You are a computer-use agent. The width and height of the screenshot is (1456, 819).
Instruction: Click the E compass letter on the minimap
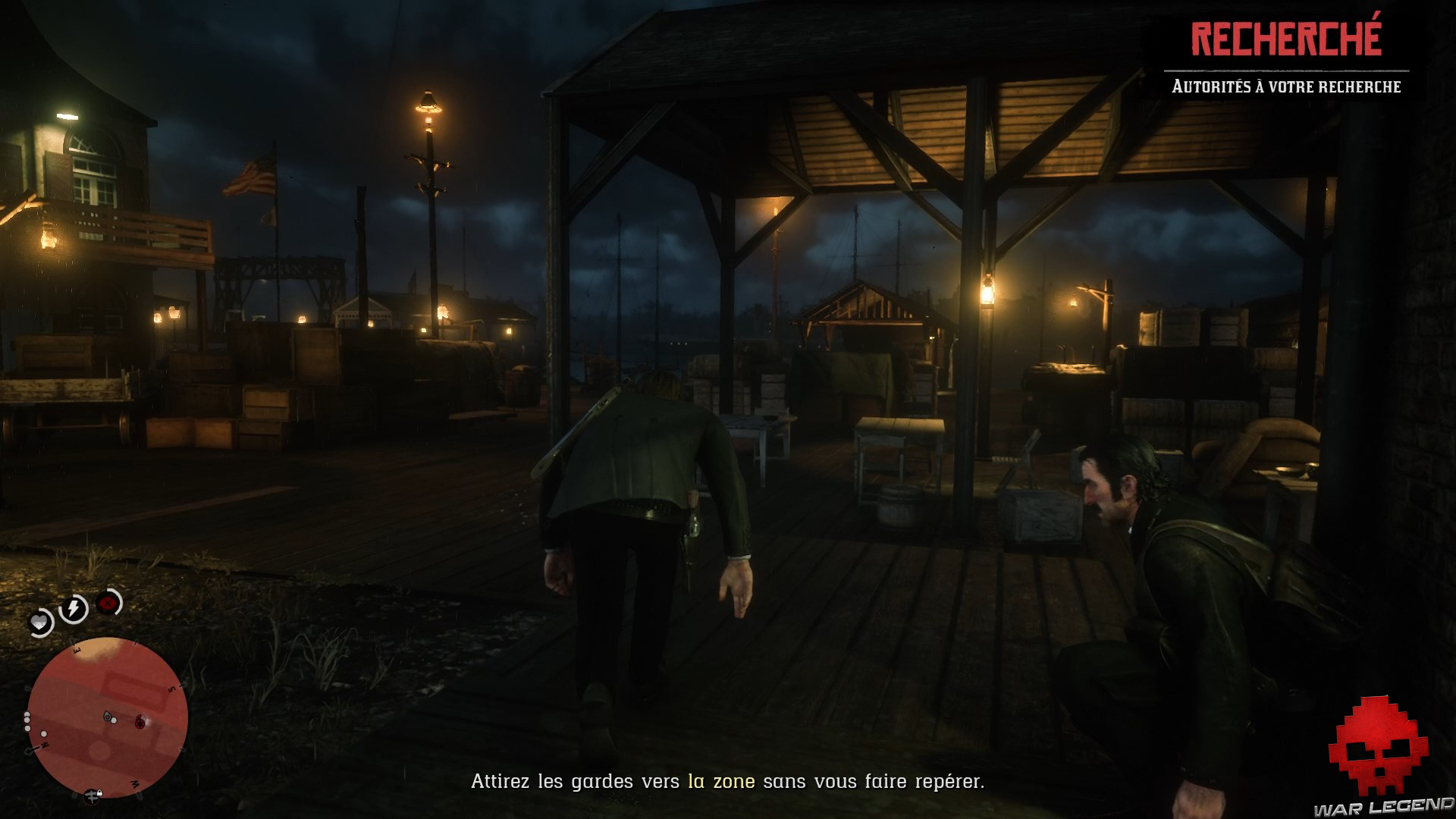tap(75, 651)
